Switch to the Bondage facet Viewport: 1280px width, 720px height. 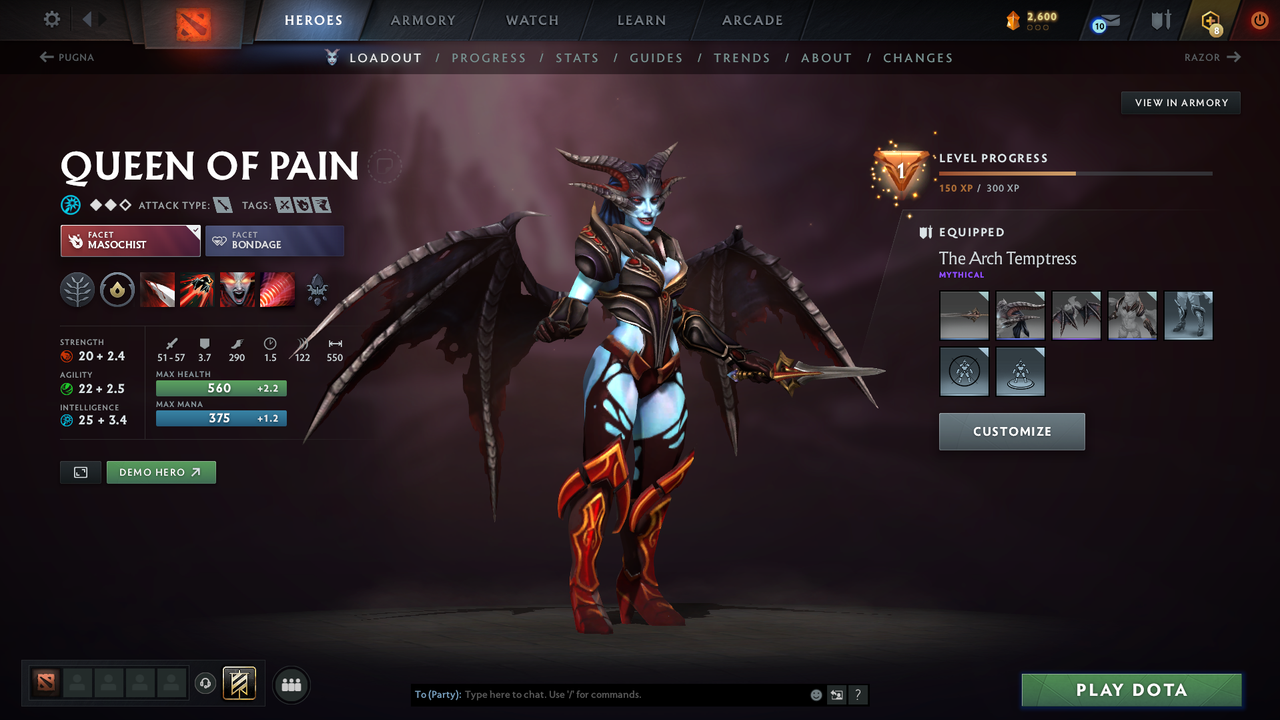pos(275,240)
